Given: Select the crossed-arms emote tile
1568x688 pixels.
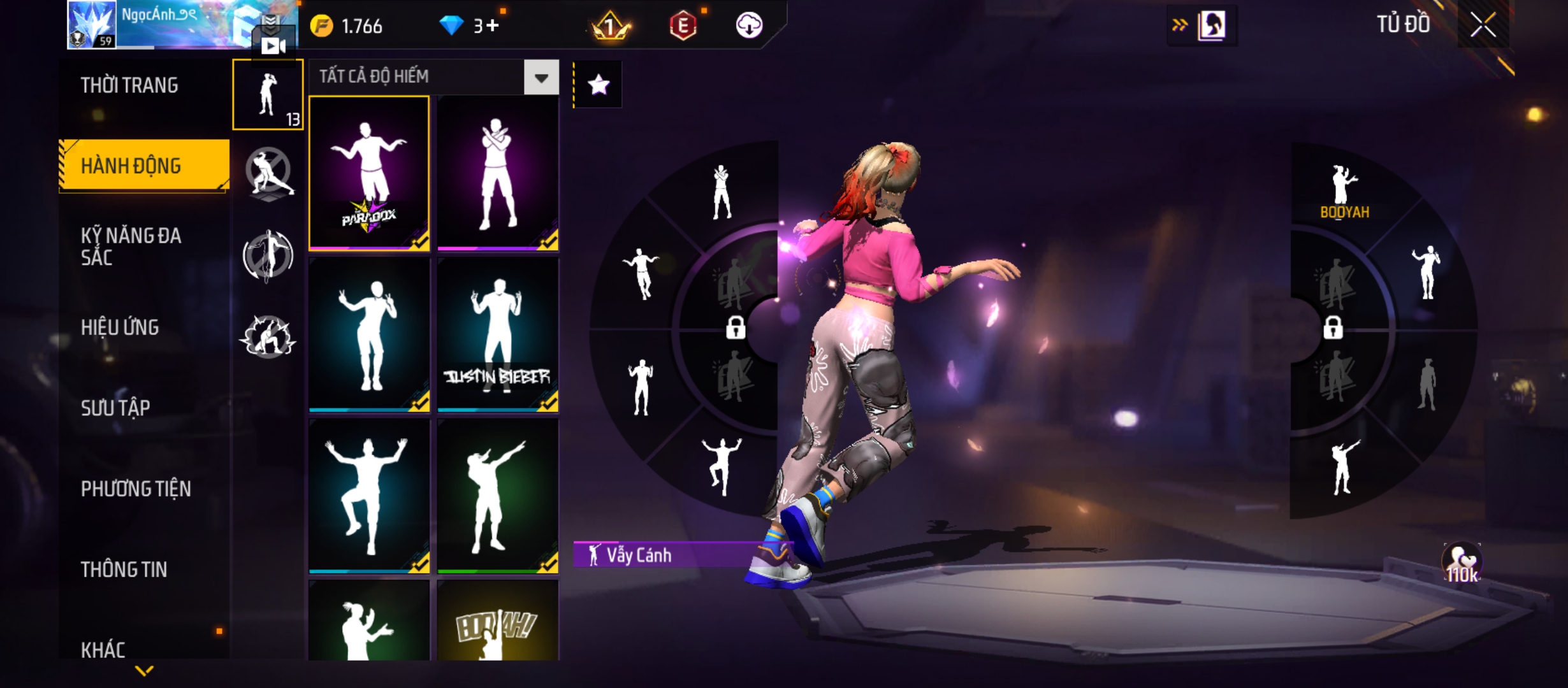Looking at the screenshot, I should pyautogui.click(x=498, y=173).
